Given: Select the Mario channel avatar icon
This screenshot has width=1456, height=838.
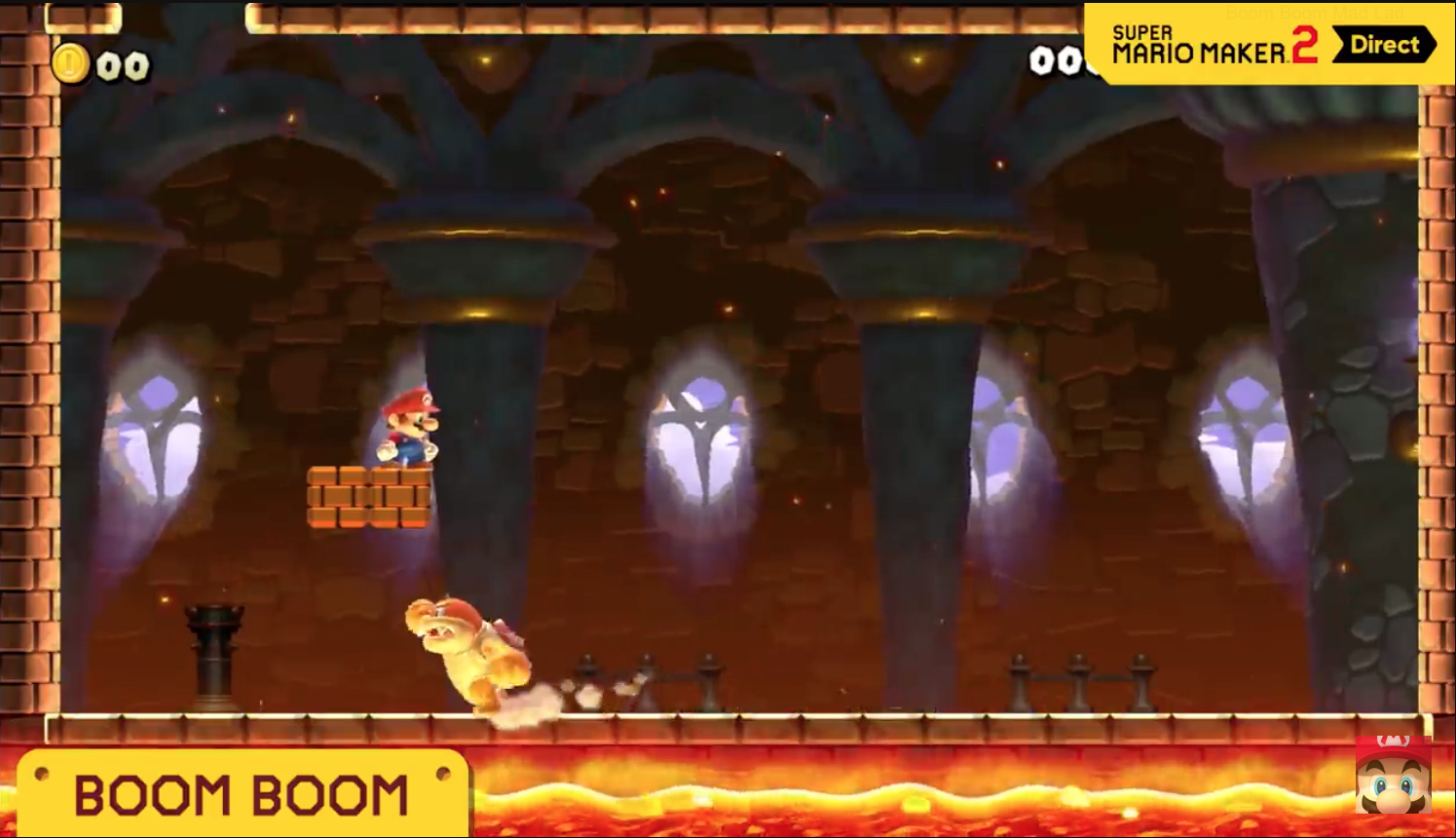Looking at the screenshot, I should [x=1392, y=780].
